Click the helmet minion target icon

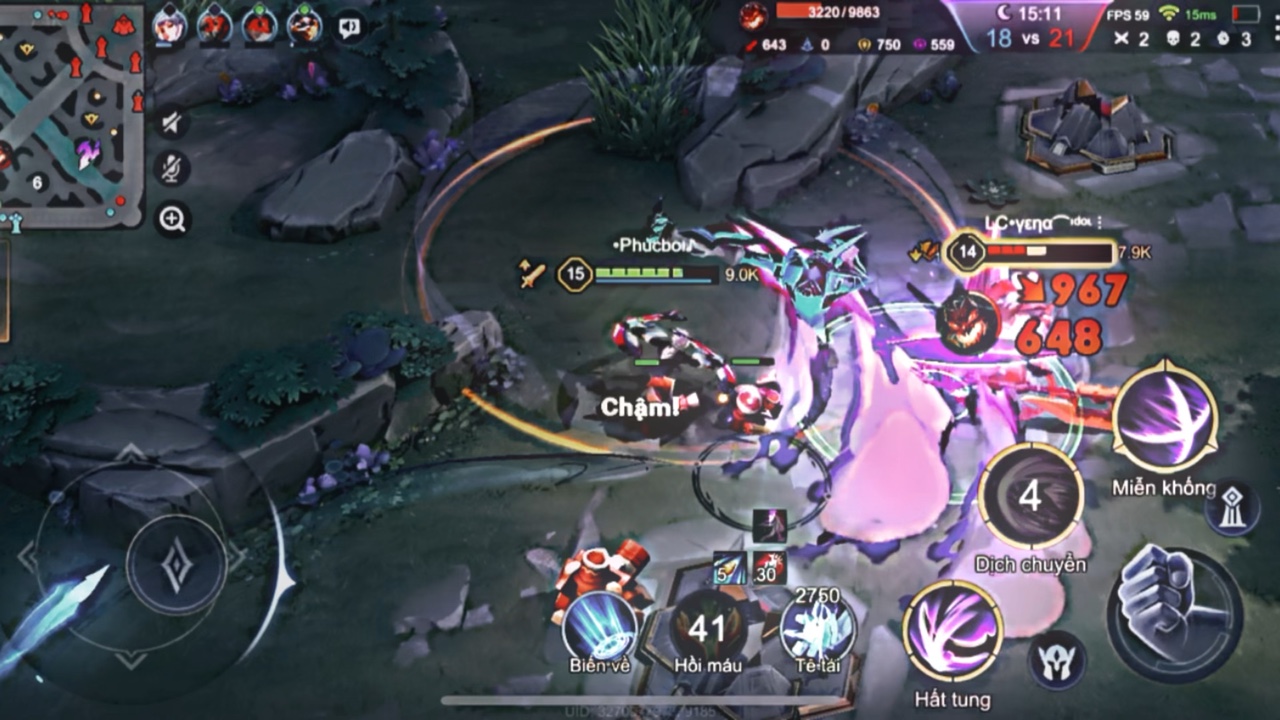click(x=1056, y=660)
